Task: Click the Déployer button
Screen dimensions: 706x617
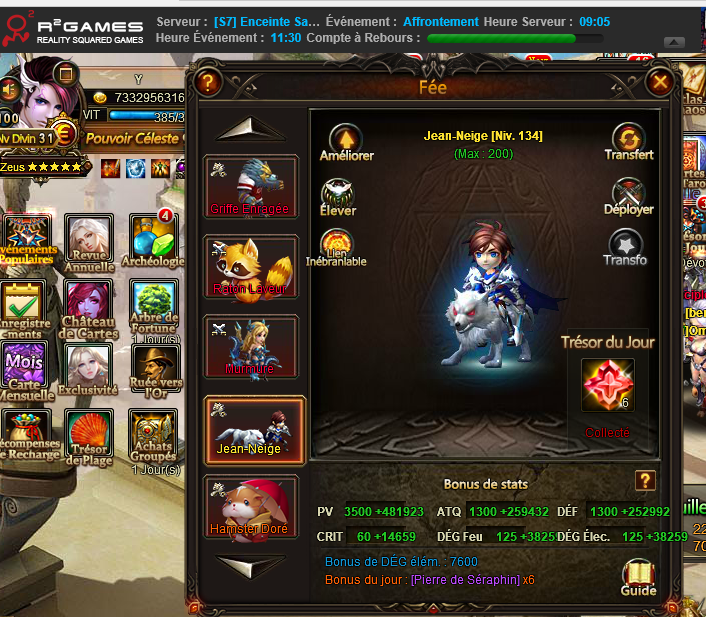Action: coord(629,194)
